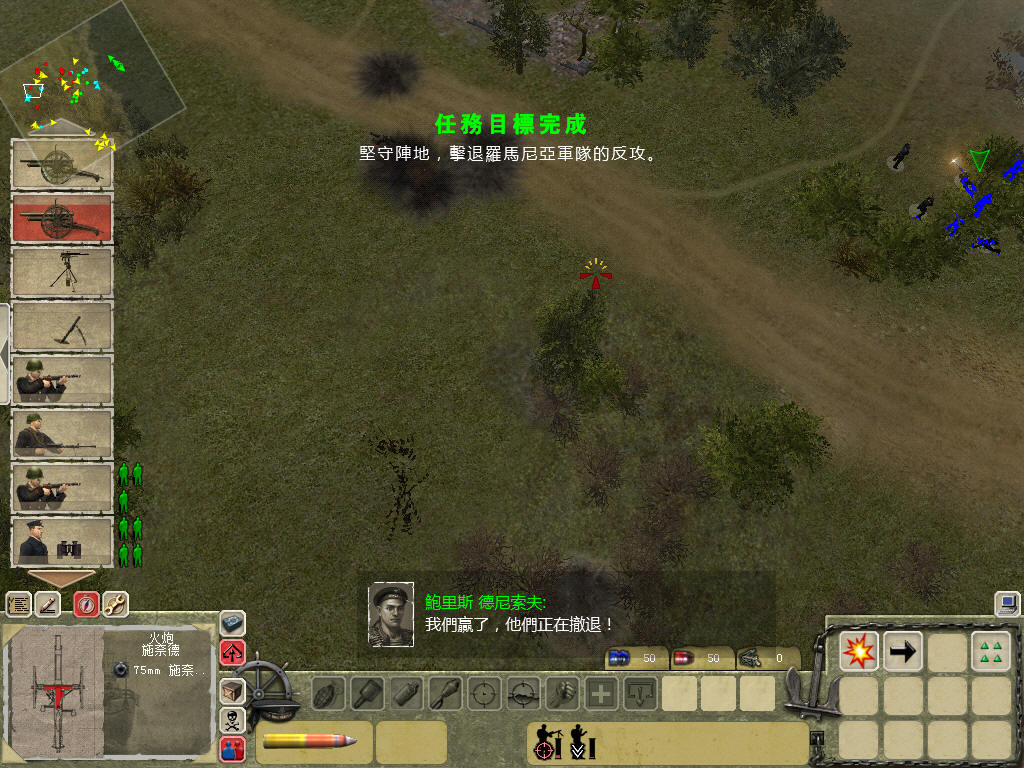Click Boris Denisov's dialogue portrait
This screenshot has height=768, width=1024.
[391, 614]
